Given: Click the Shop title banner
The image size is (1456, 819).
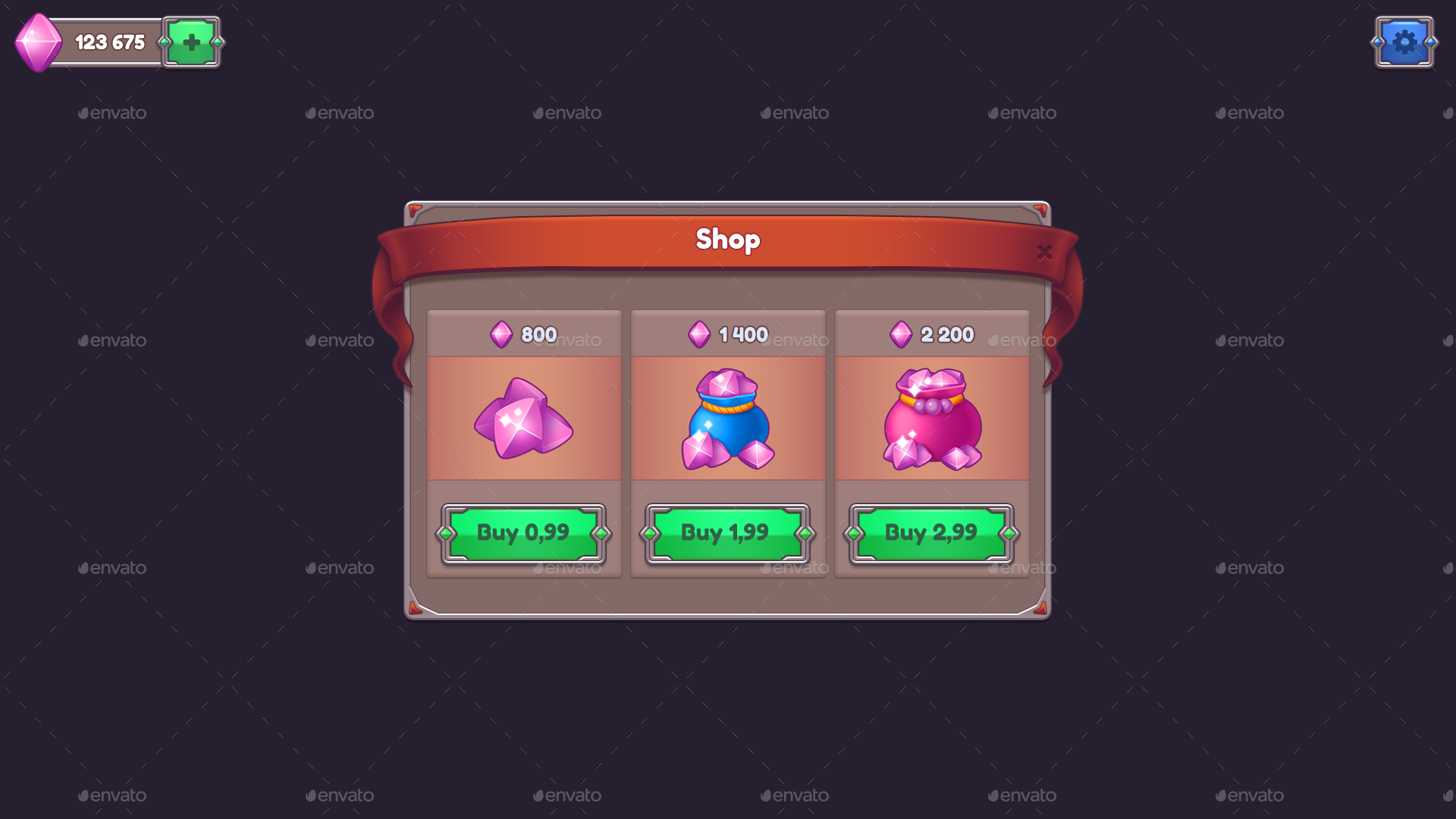Looking at the screenshot, I should coord(728,240).
